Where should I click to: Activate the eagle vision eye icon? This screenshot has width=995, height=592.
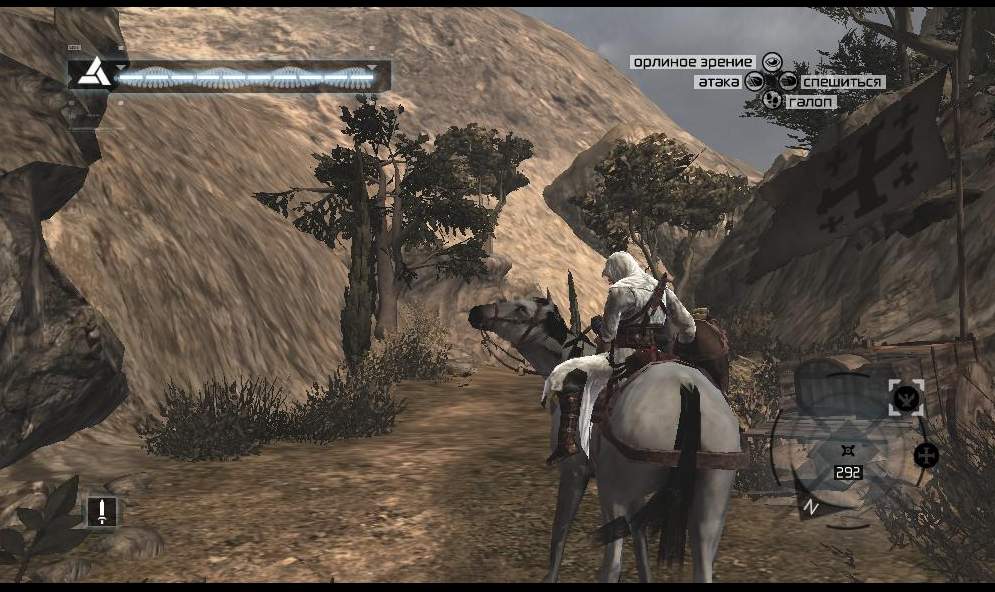click(772, 62)
